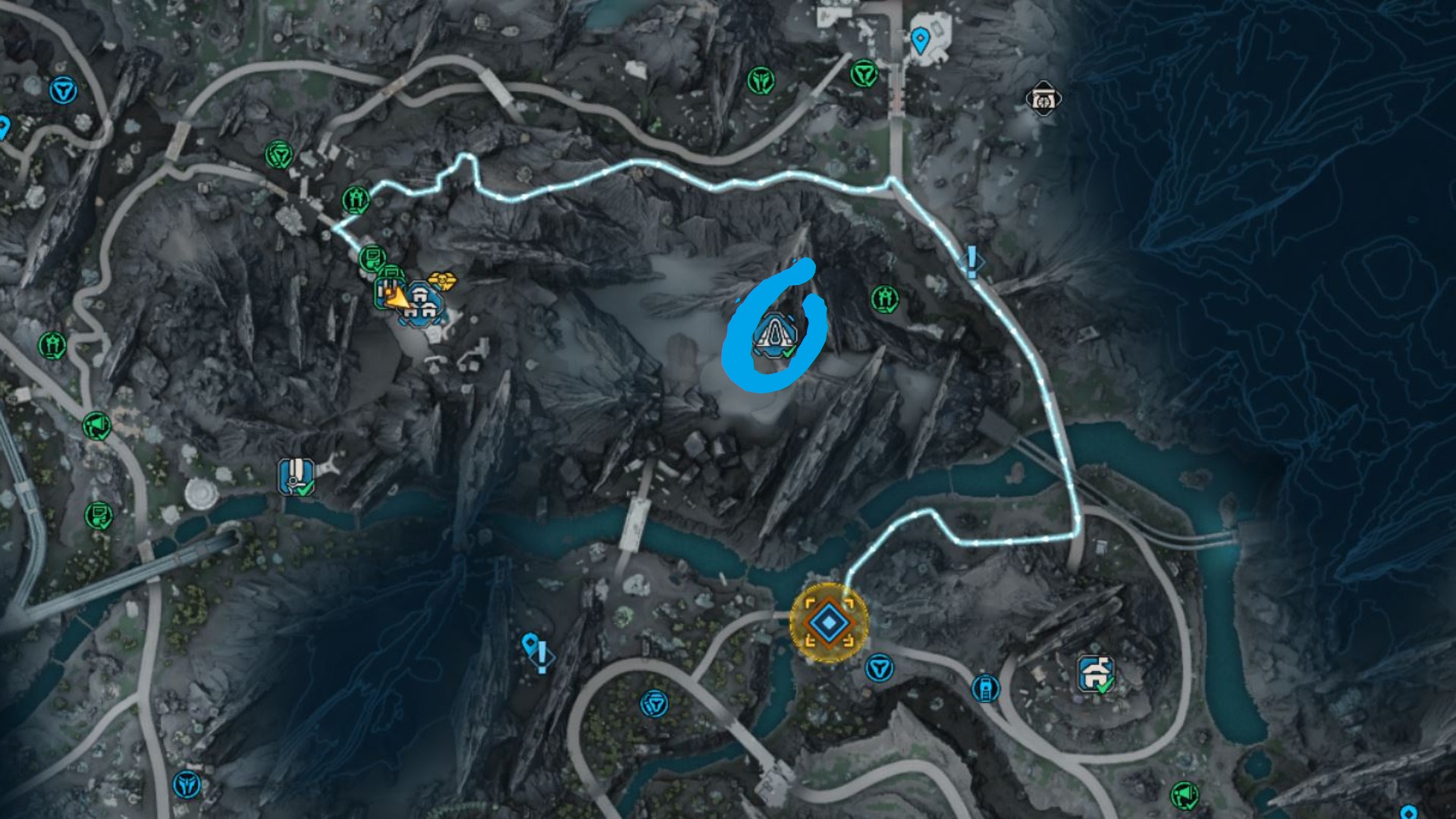Image resolution: width=1456 pixels, height=819 pixels.
Task: Select the yellow skull boss marker
Action: pyautogui.click(x=442, y=281)
